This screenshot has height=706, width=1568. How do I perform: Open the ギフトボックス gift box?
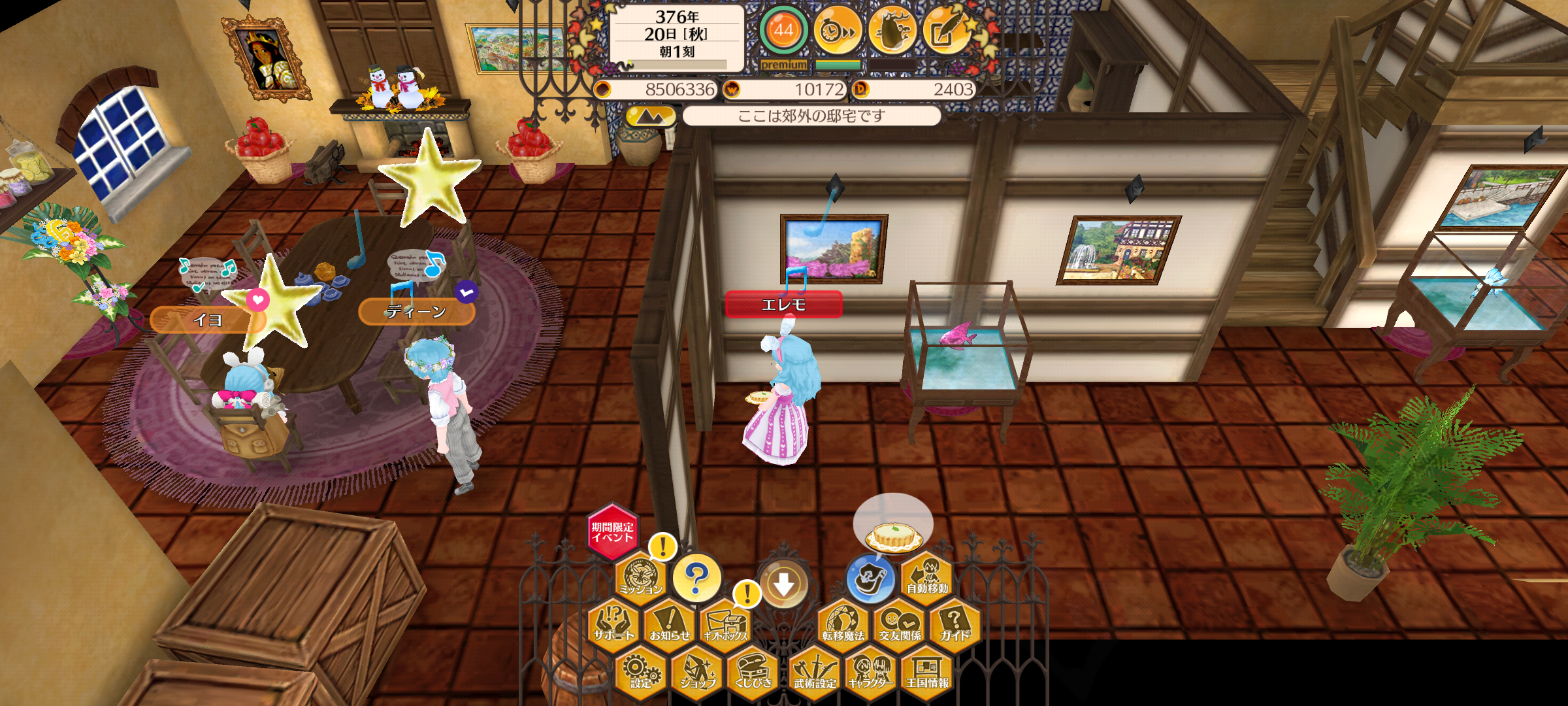(726, 624)
